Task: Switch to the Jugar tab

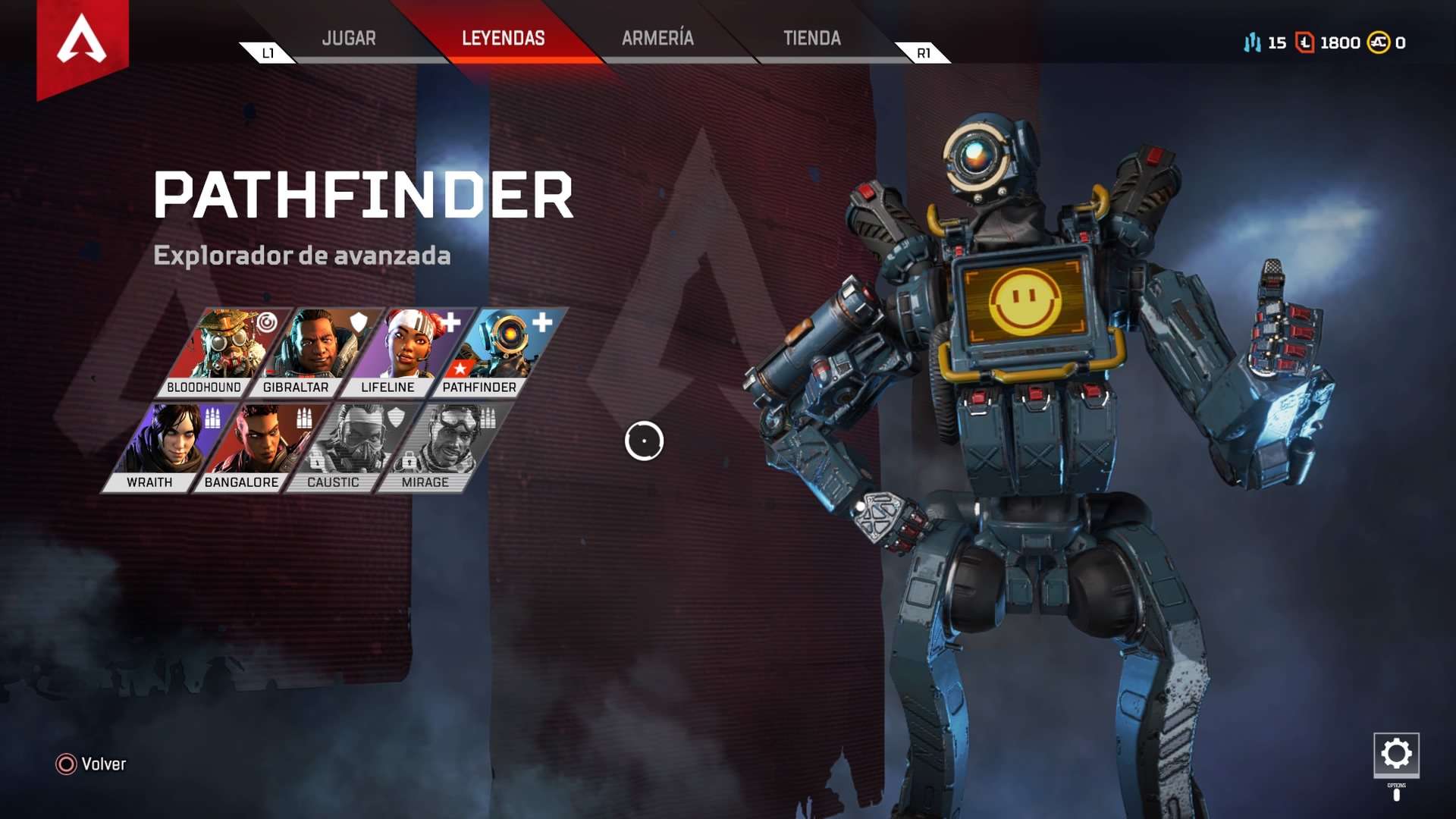Action: pyautogui.click(x=349, y=38)
